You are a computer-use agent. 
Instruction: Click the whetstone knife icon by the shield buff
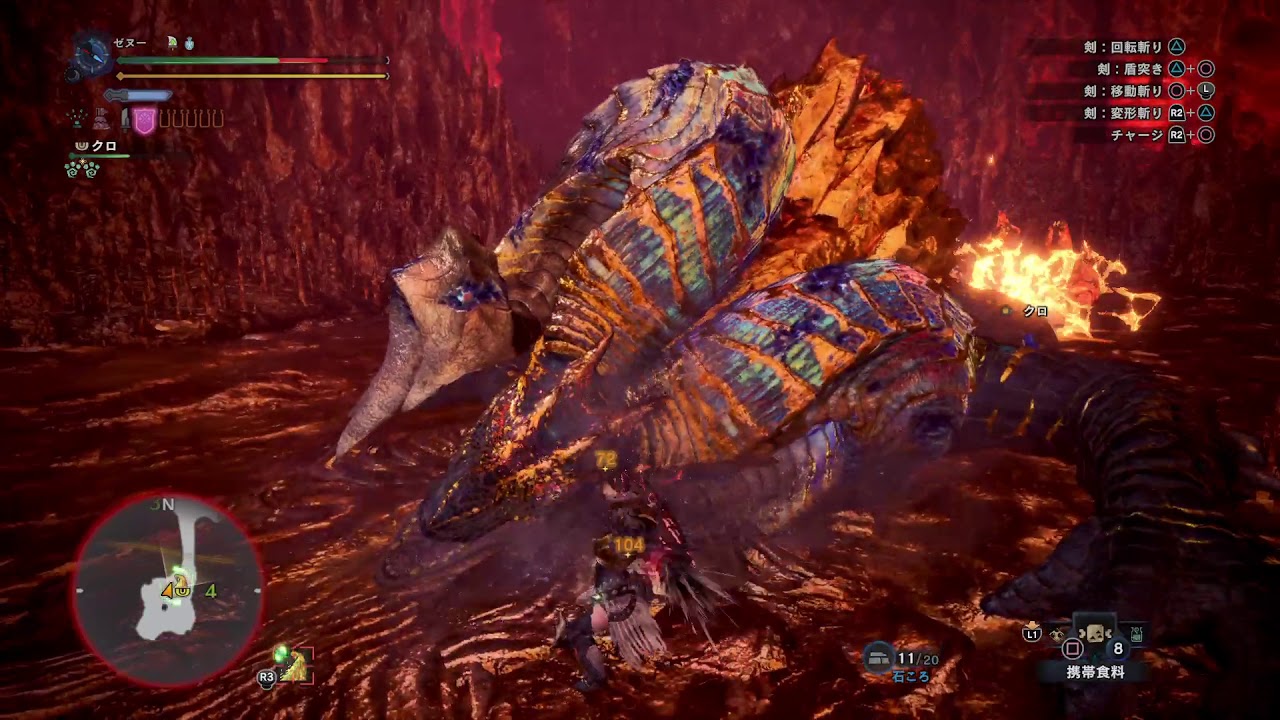pyautogui.click(x=125, y=119)
